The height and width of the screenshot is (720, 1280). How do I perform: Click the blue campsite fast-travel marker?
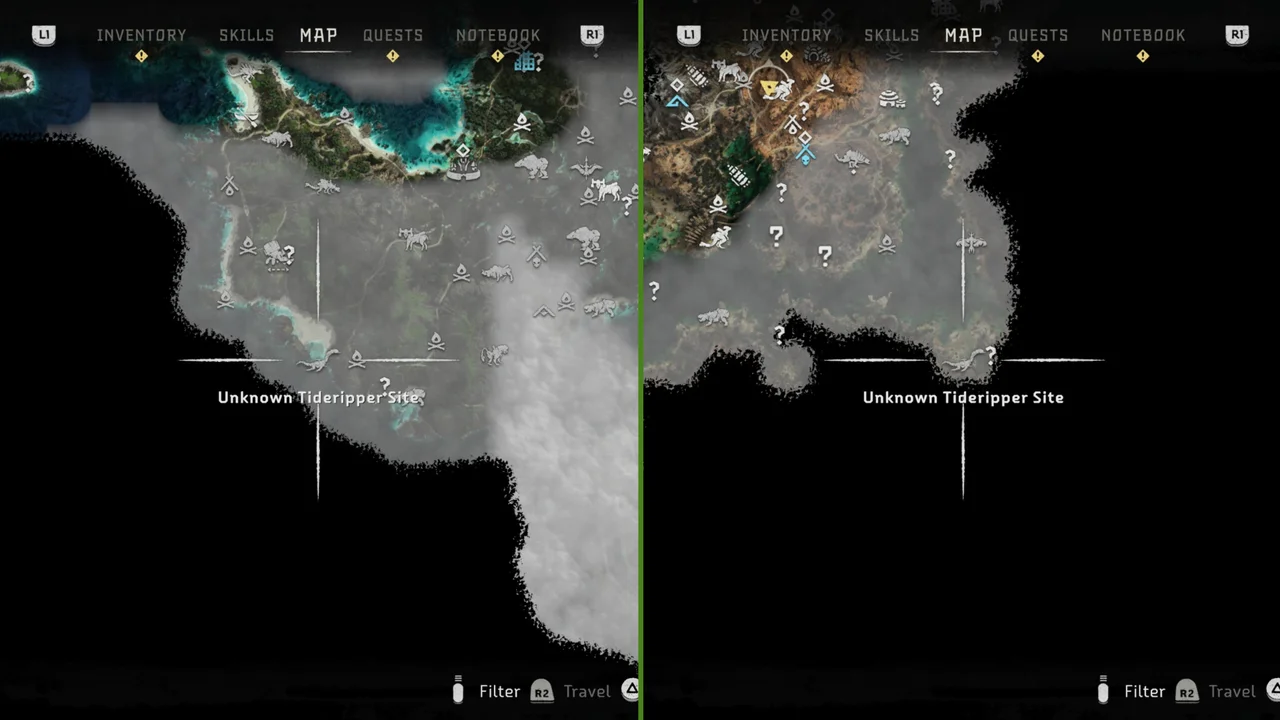[678, 102]
